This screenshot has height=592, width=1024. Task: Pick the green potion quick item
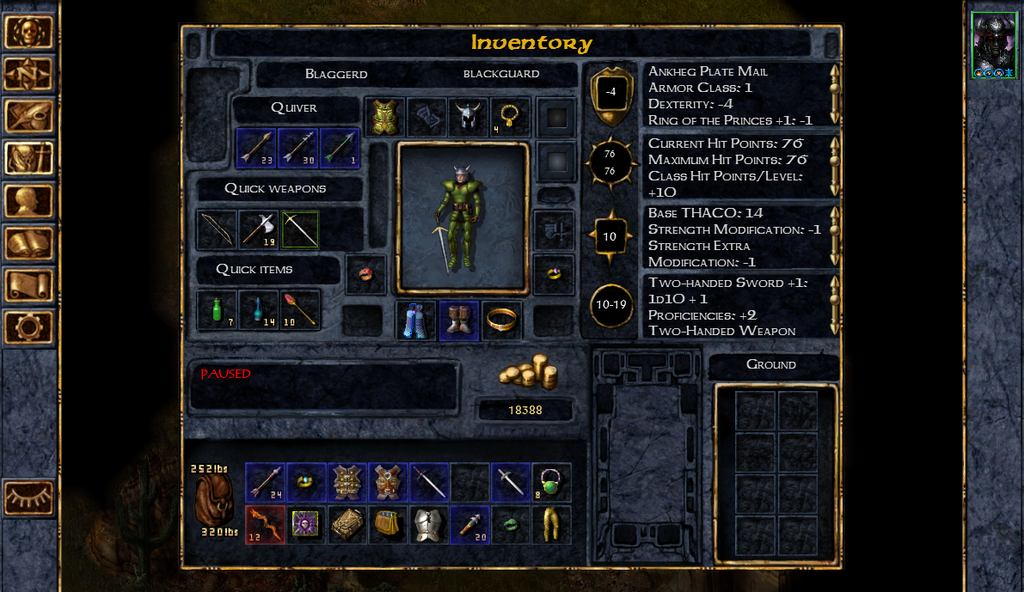point(216,310)
